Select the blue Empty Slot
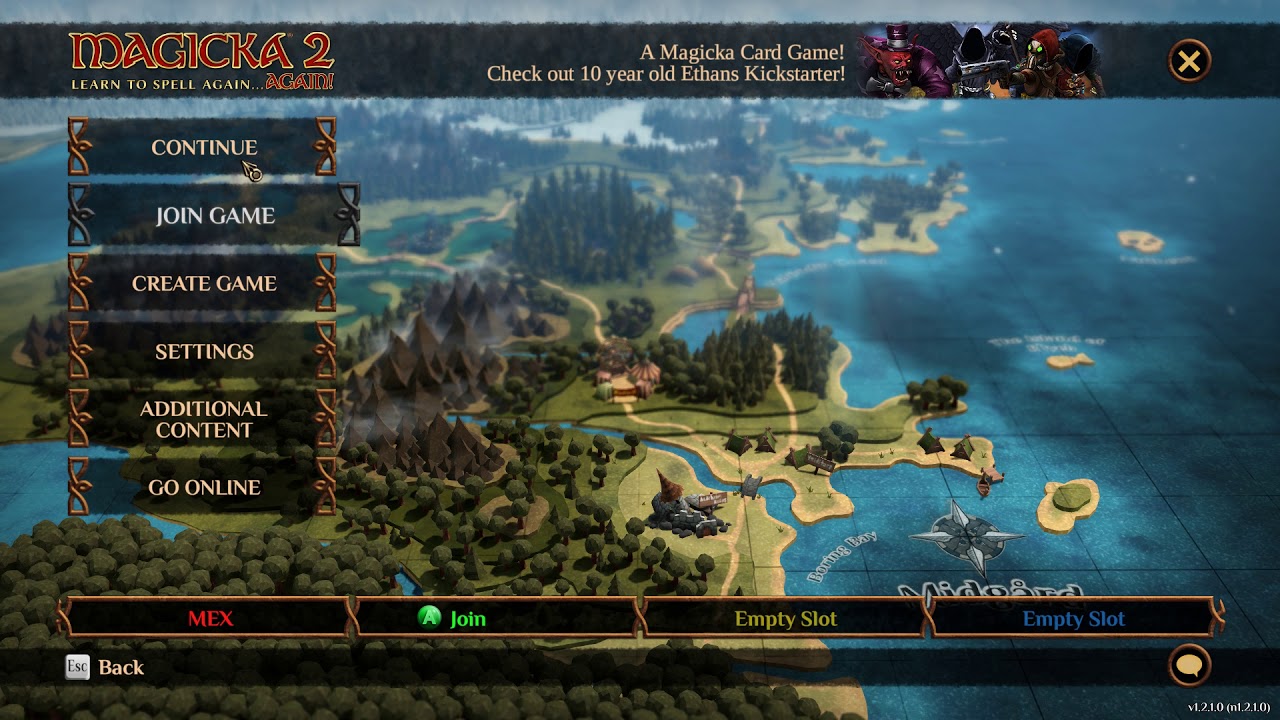 1073,618
